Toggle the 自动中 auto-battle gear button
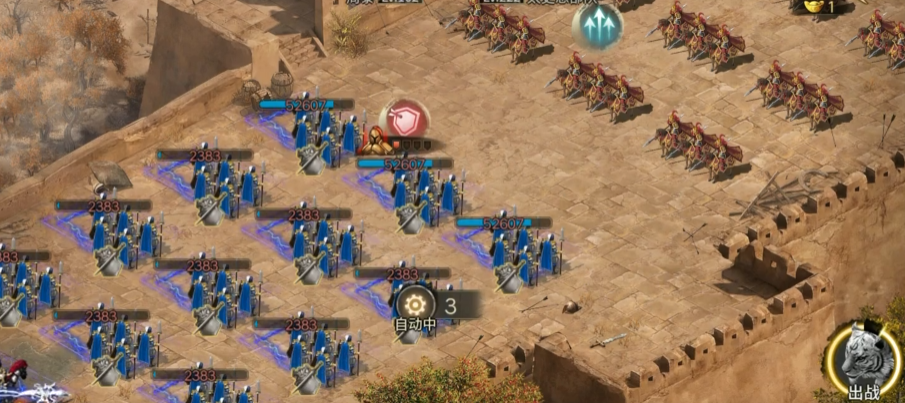This screenshot has height=403, width=905. [x=415, y=304]
